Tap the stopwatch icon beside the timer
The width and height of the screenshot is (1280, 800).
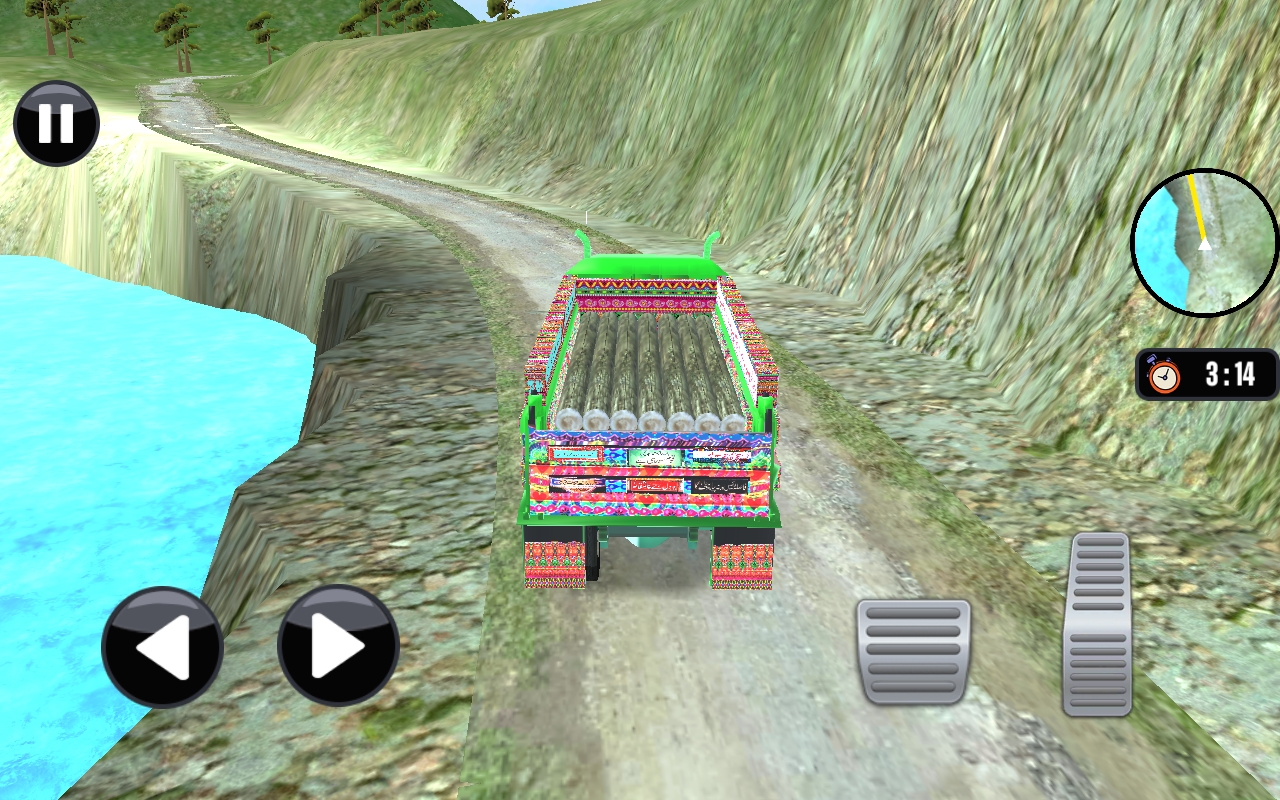pyautogui.click(x=1162, y=375)
